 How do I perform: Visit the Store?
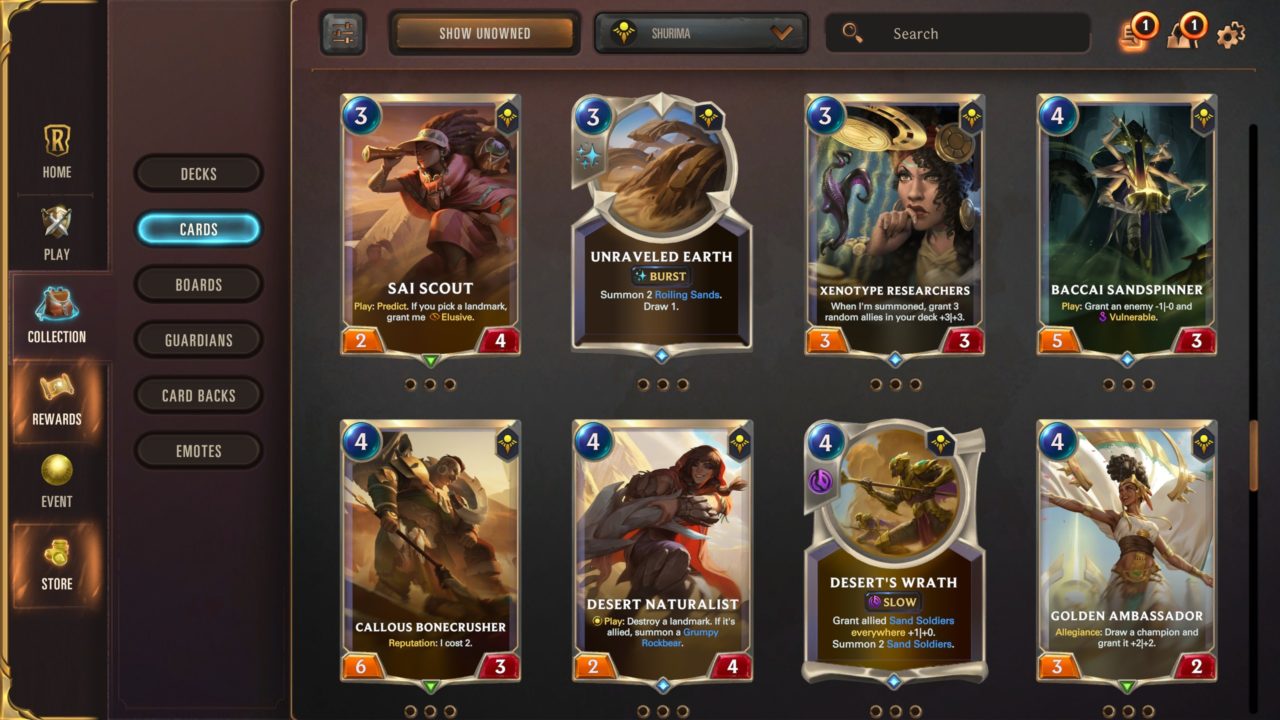(x=57, y=565)
